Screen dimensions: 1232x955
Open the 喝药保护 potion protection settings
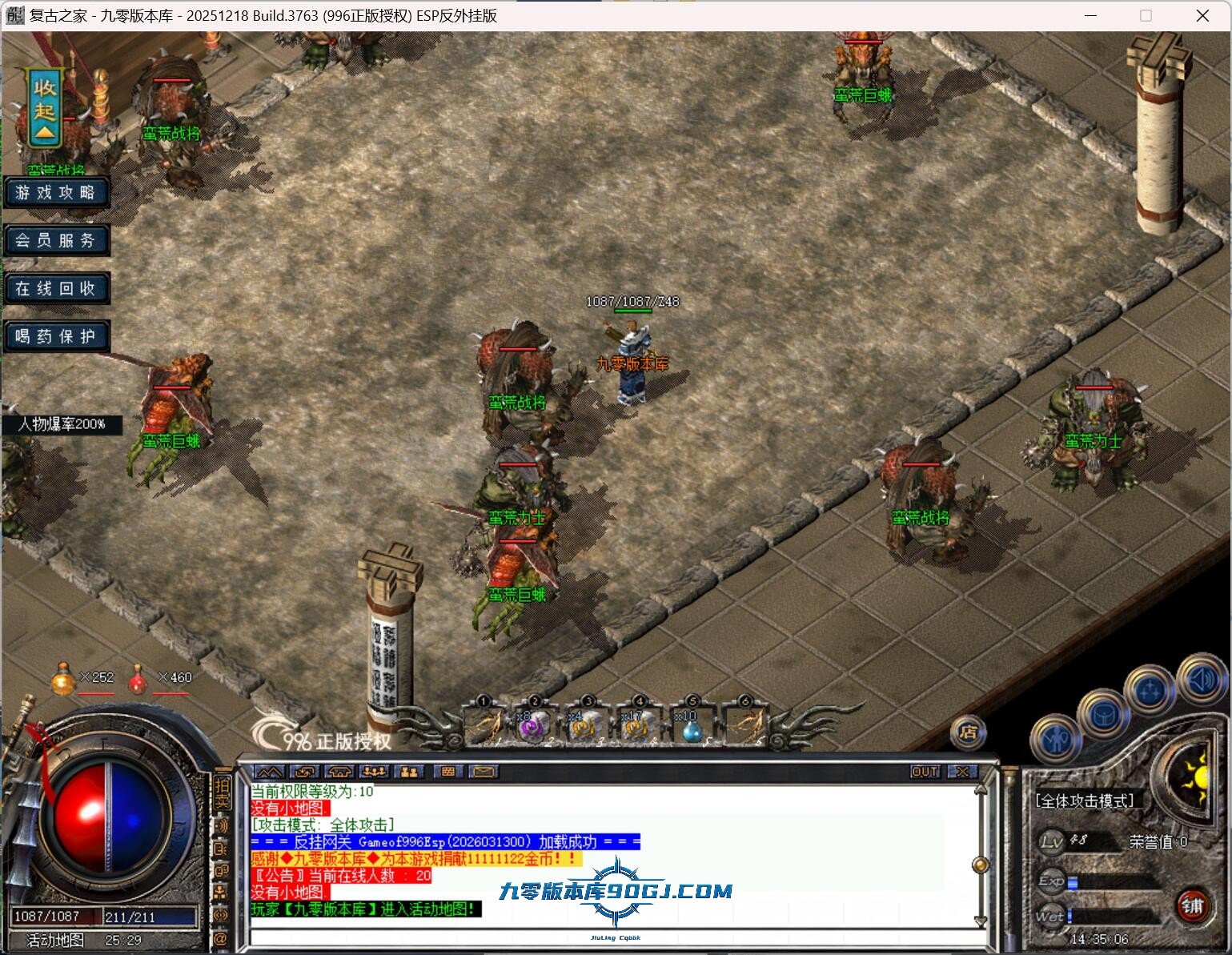[55, 336]
